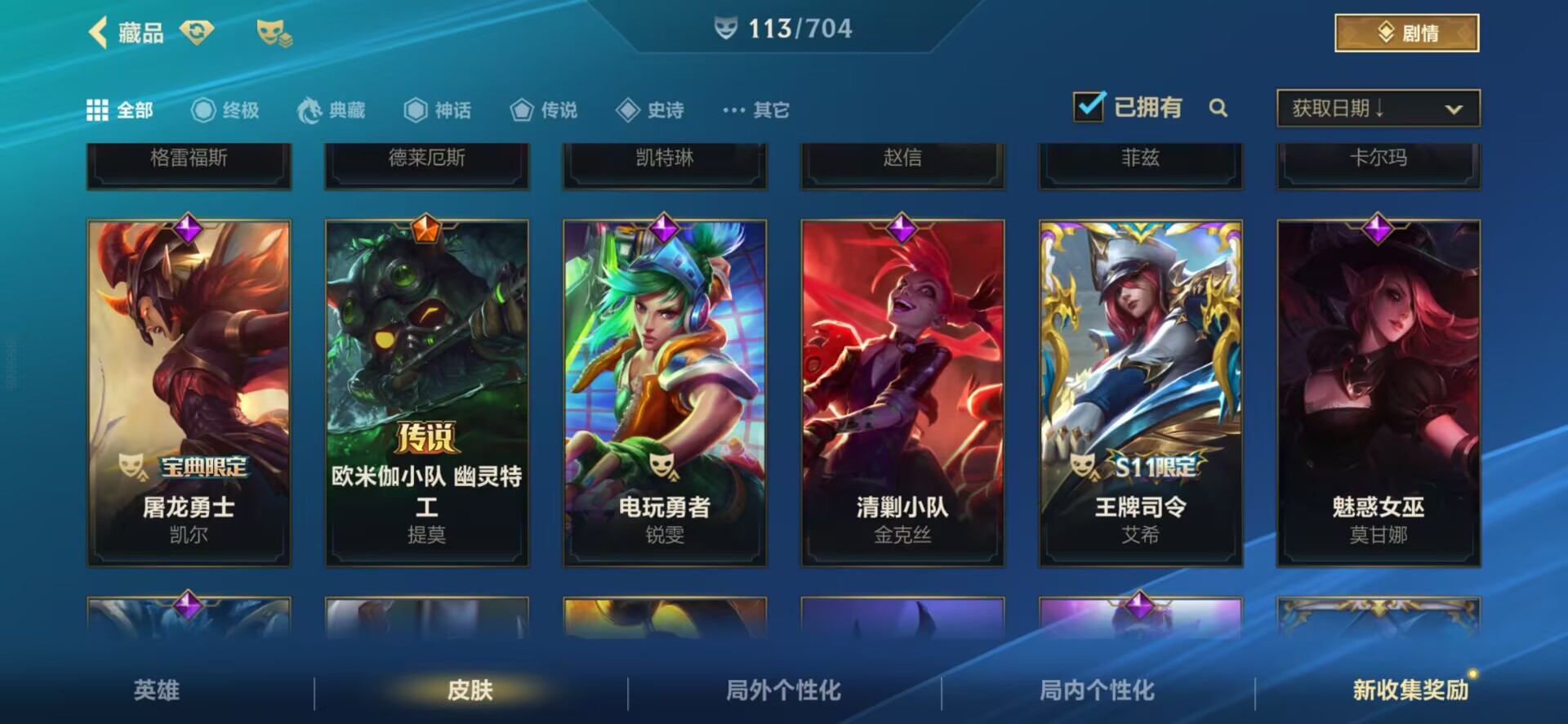Select the 屠龙勇士 凯尔 skin card
Image resolution: width=1568 pixels, height=724 pixels.
coord(189,392)
